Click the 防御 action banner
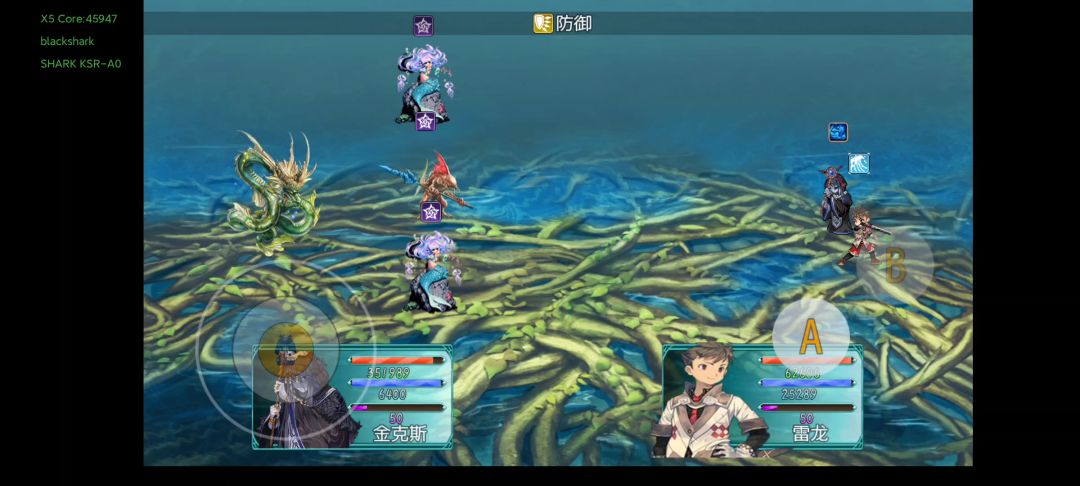 (x=563, y=23)
